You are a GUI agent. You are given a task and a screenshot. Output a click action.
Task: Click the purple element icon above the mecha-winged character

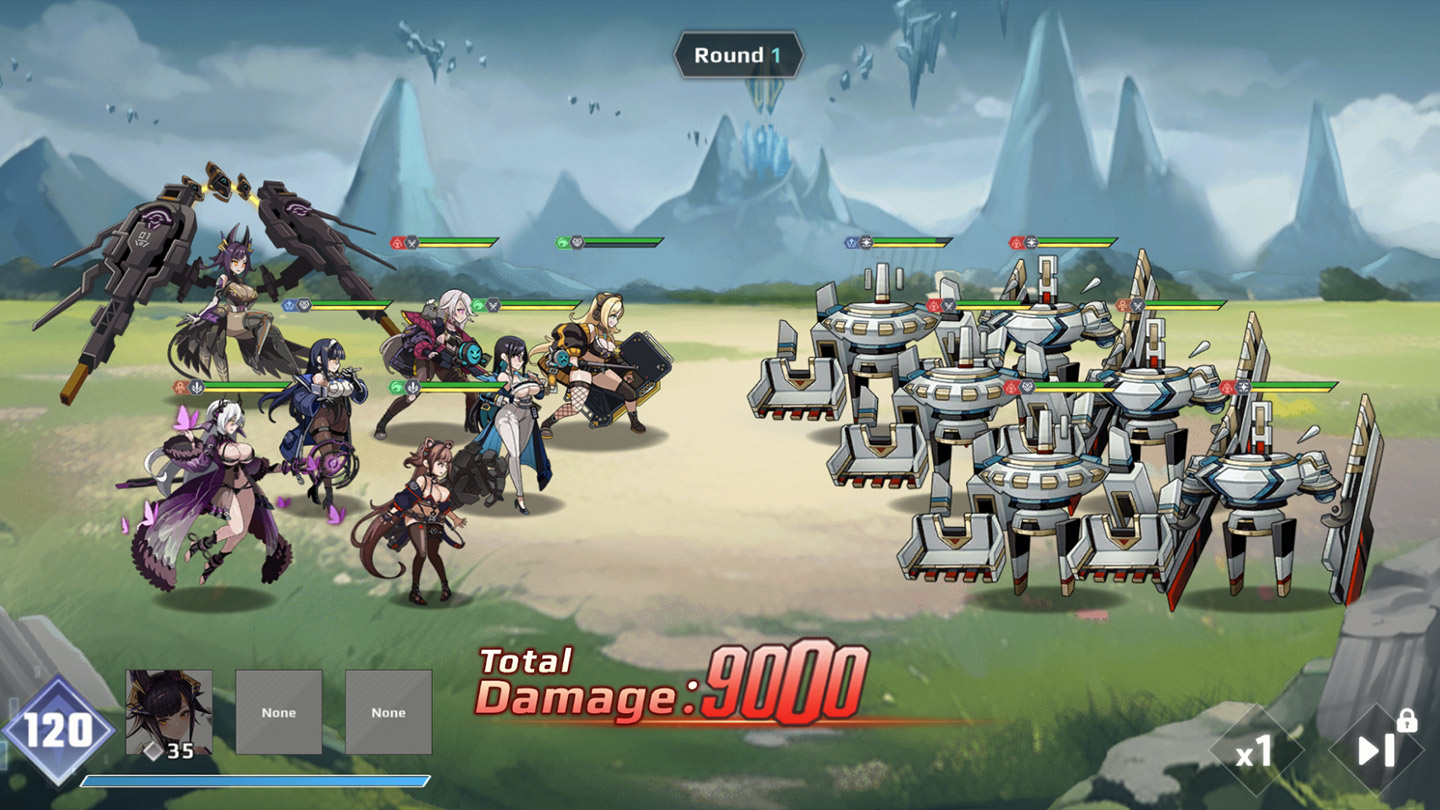[x=288, y=303]
